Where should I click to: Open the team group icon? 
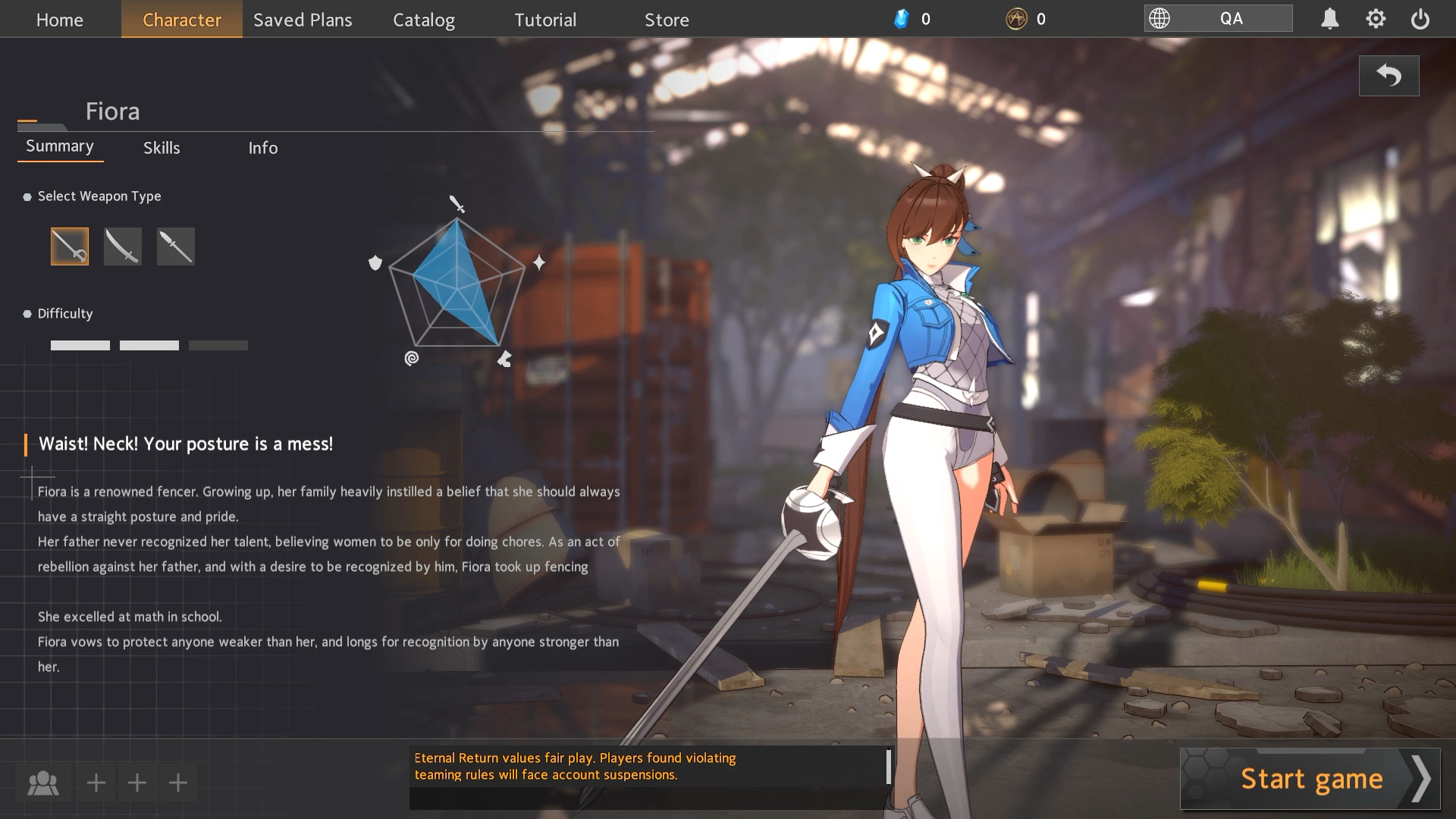tap(43, 783)
